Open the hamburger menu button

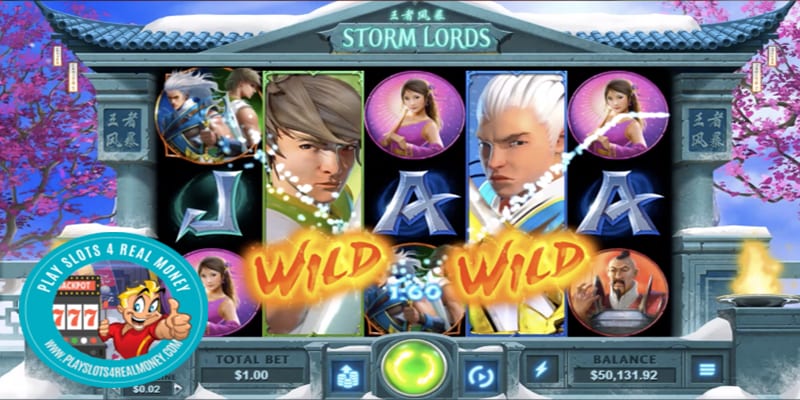[x=706, y=369]
